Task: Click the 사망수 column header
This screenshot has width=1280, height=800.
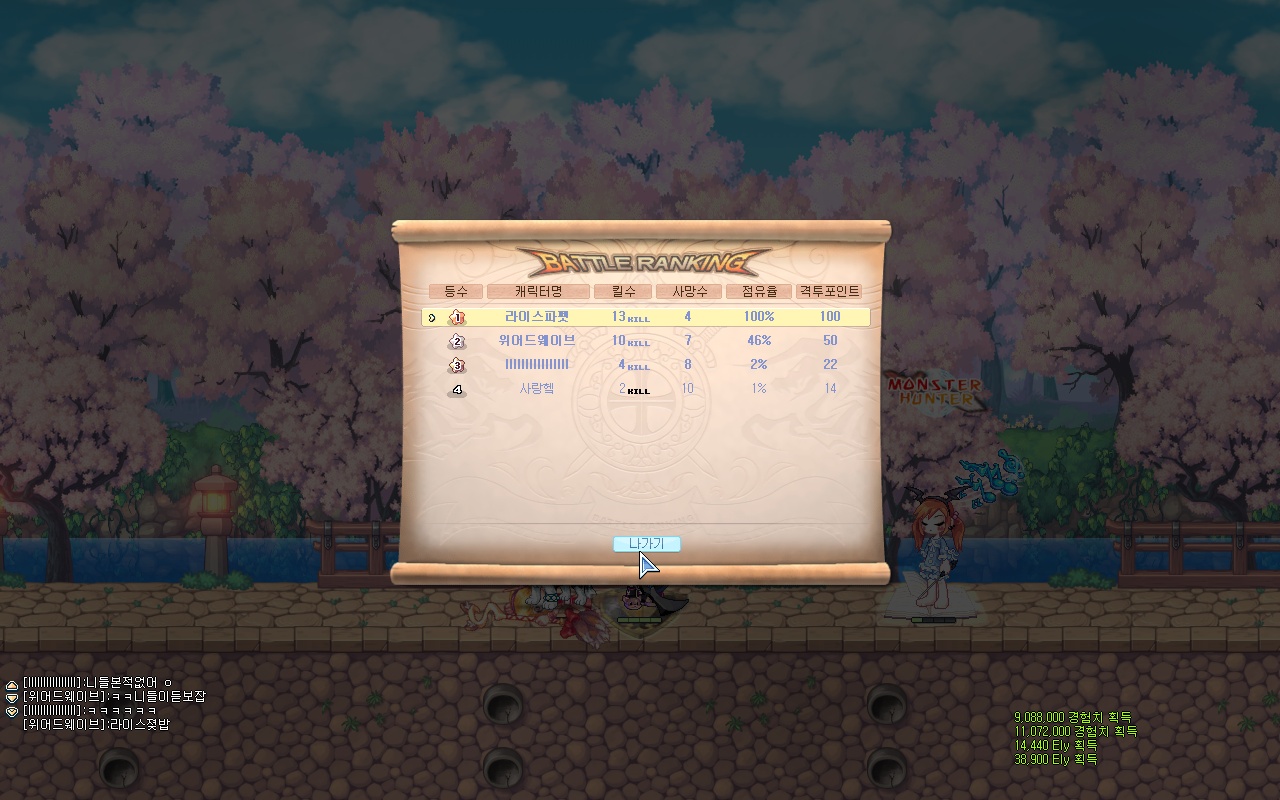Action: (x=689, y=291)
